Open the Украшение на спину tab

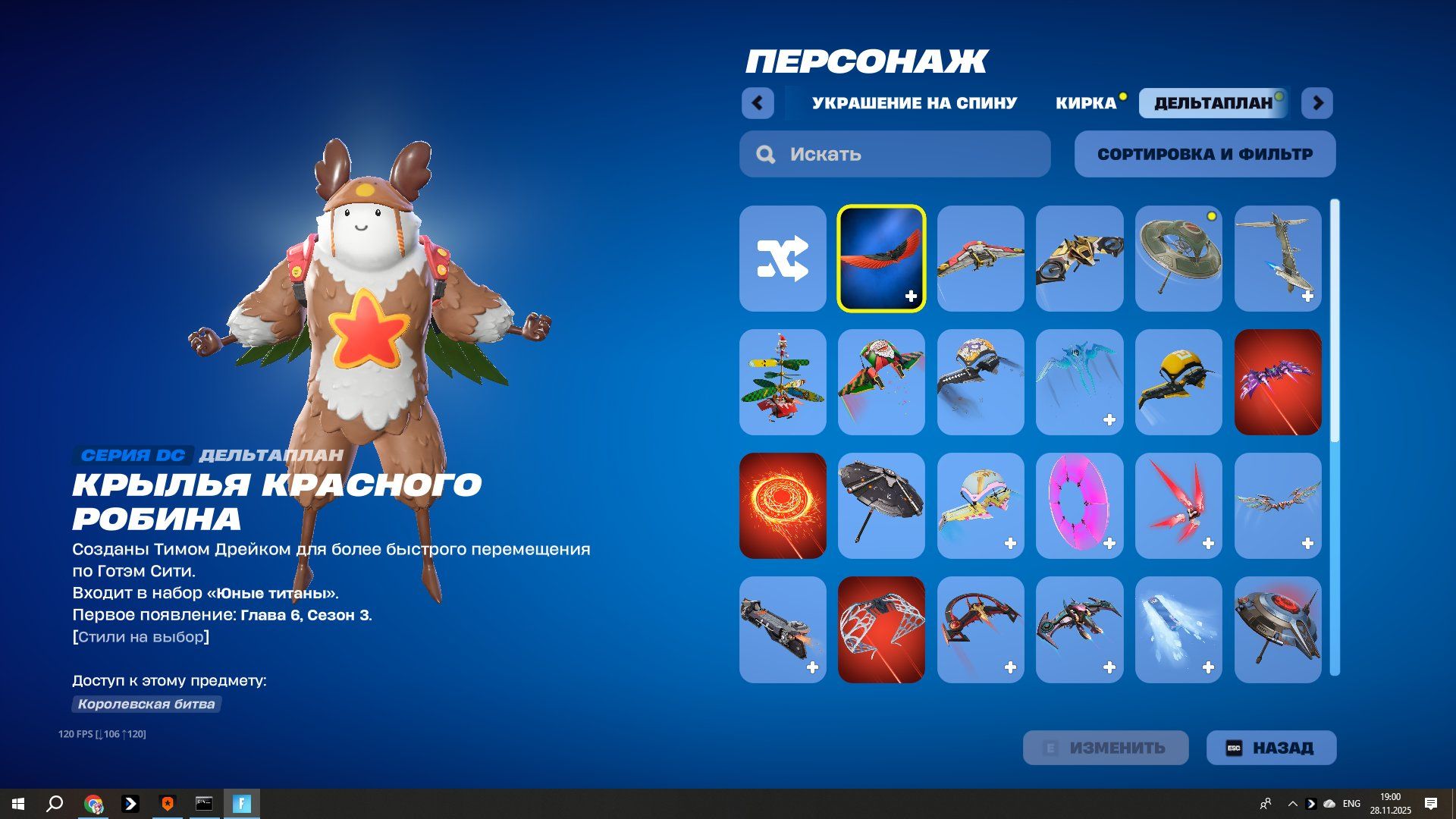[914, 103]
